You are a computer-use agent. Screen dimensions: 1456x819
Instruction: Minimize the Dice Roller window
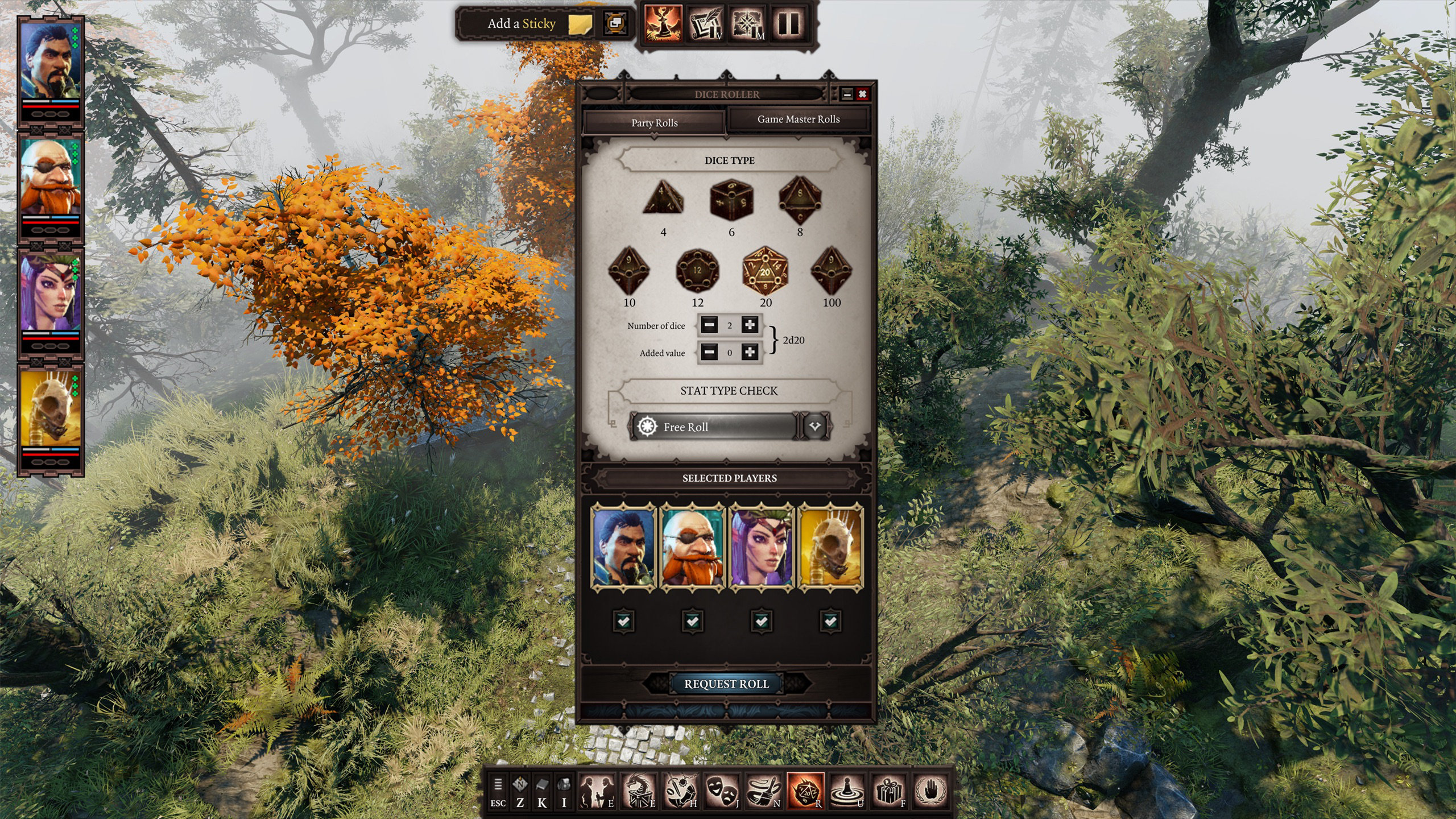tap(847, 94)
